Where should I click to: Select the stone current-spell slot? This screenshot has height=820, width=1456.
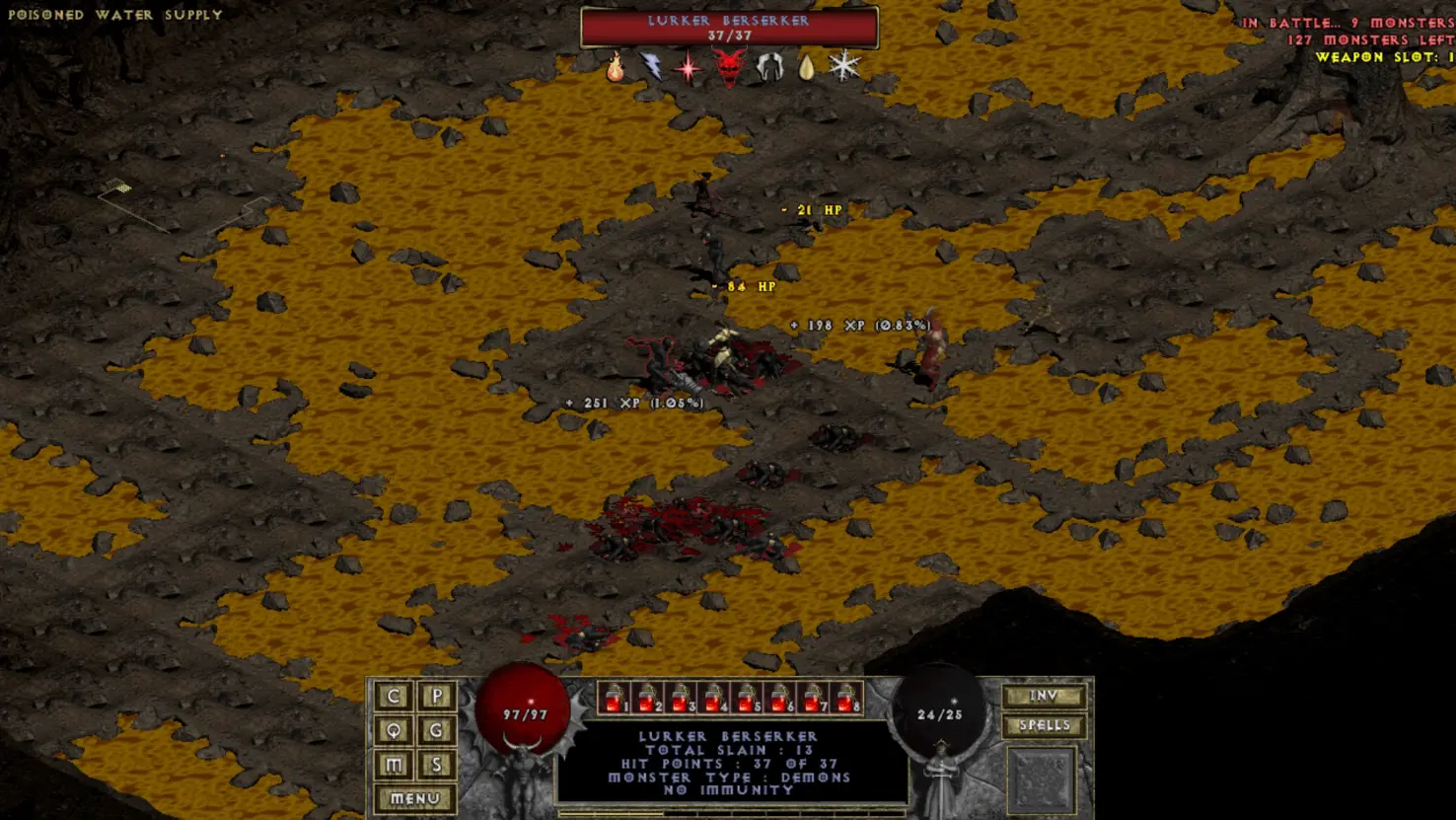point(1042,780)
